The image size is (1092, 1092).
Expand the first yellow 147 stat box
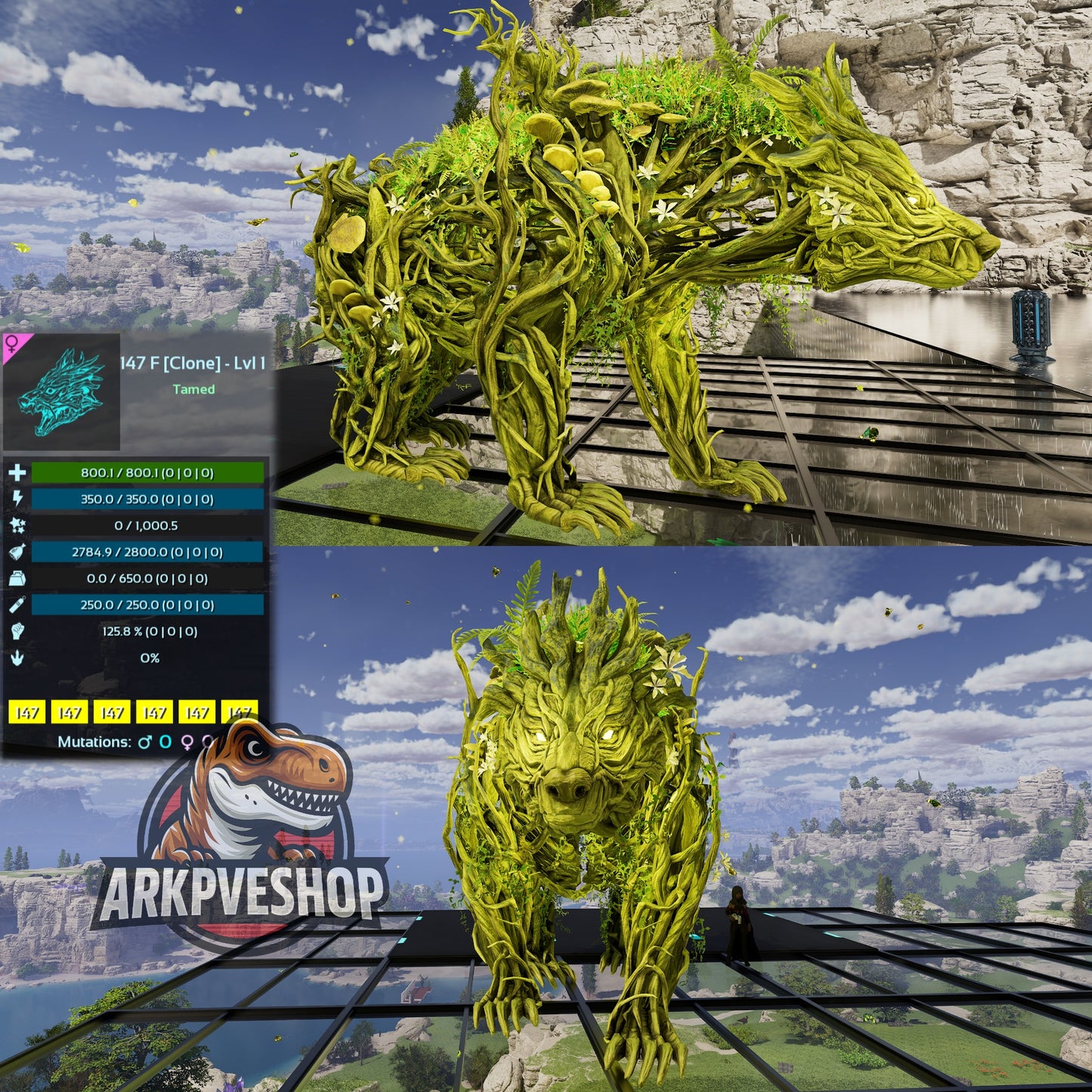29,713
